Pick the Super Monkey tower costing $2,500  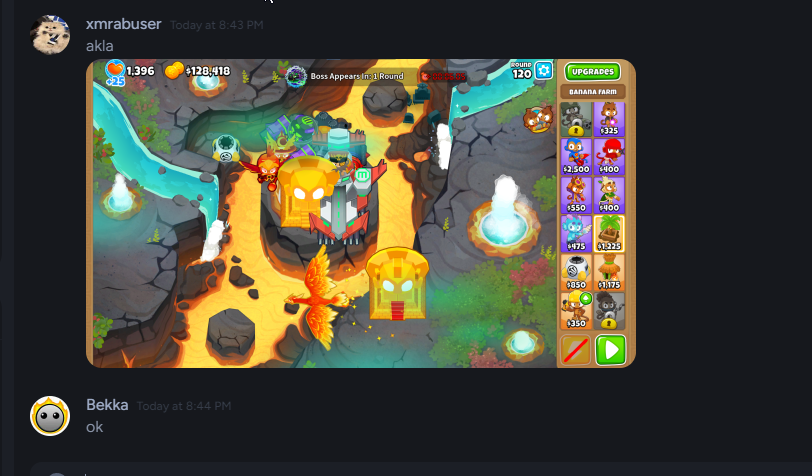pyautogui.click(x=575, y=157)
